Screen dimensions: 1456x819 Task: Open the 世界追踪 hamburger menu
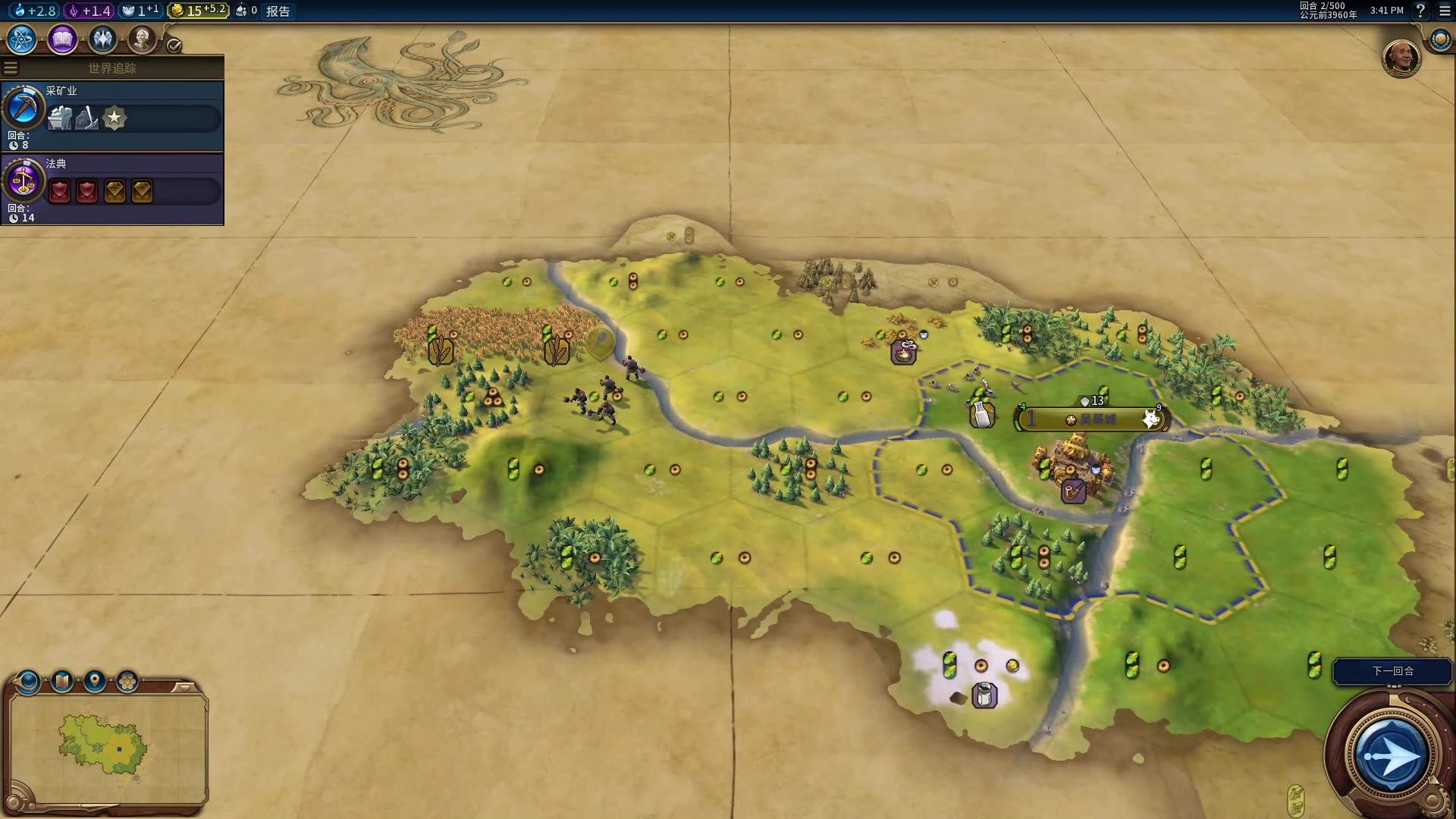(11, 68)
